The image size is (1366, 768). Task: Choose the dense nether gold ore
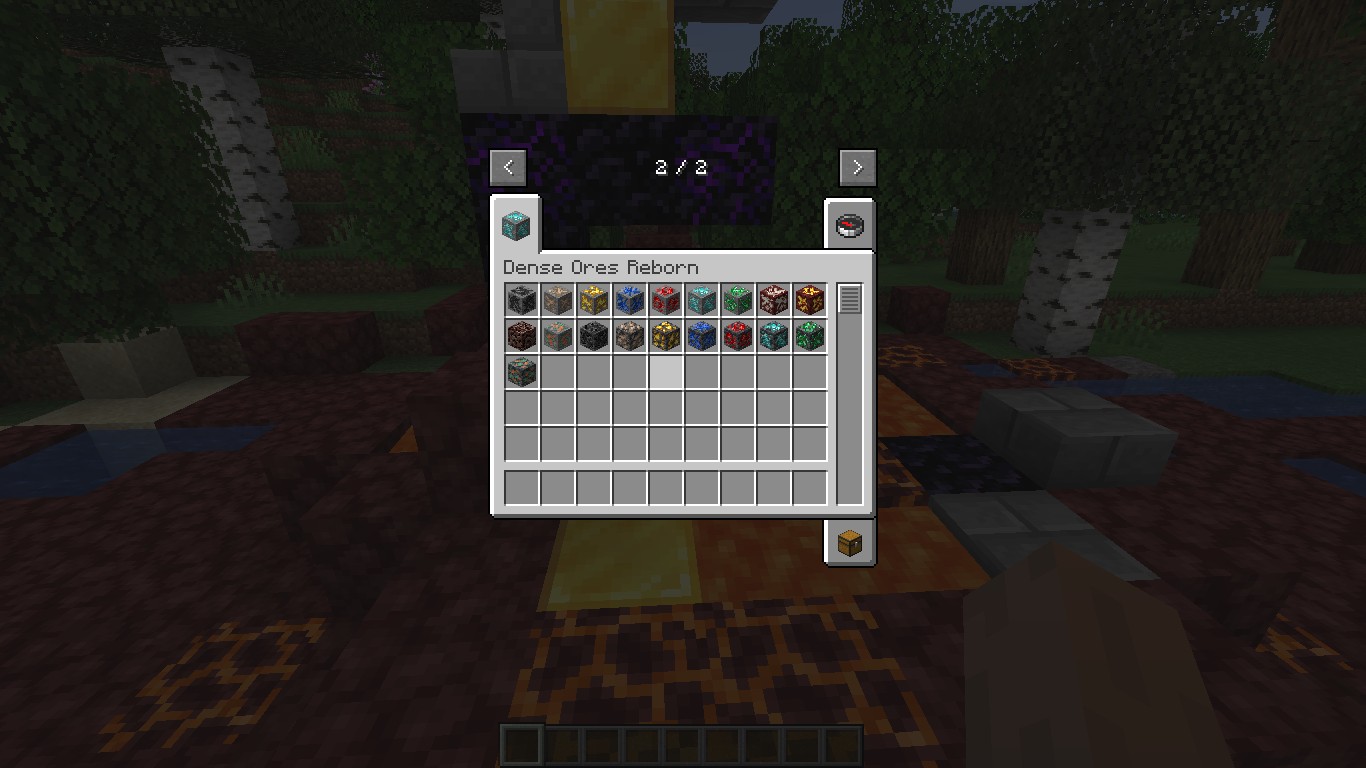[x=810, y=300]
